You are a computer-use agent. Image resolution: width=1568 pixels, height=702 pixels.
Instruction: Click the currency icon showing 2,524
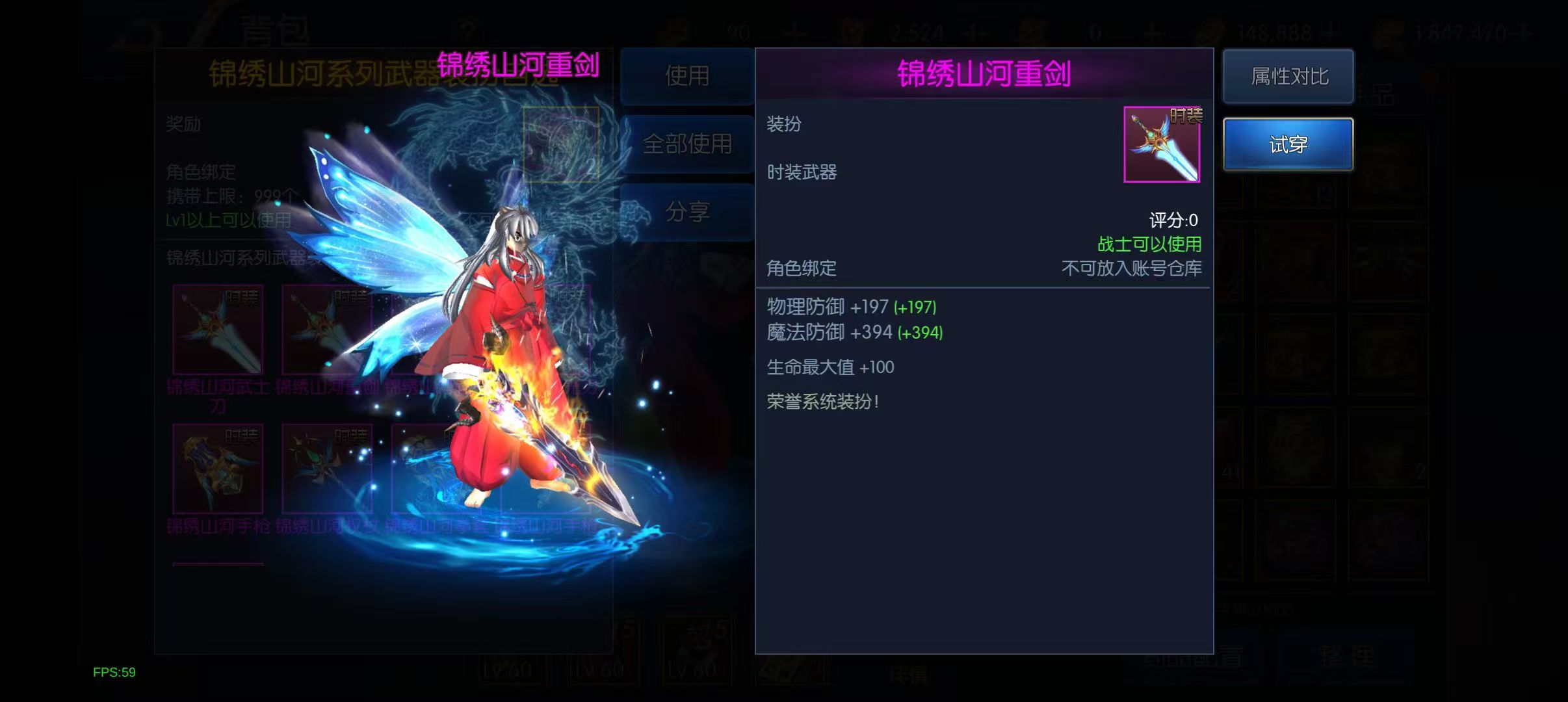click(852, 29)
